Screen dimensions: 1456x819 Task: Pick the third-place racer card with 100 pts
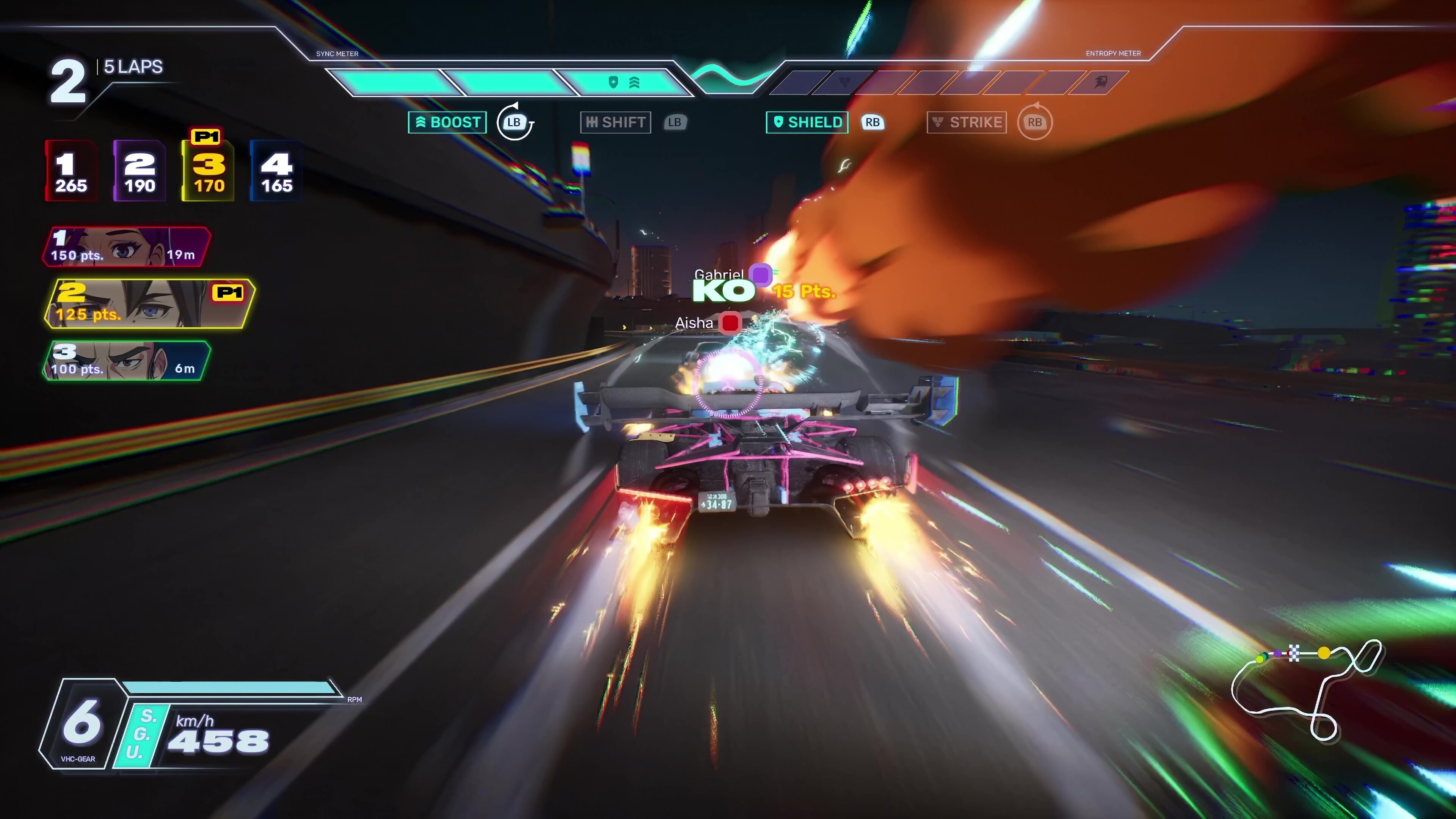tap(126, 361)
